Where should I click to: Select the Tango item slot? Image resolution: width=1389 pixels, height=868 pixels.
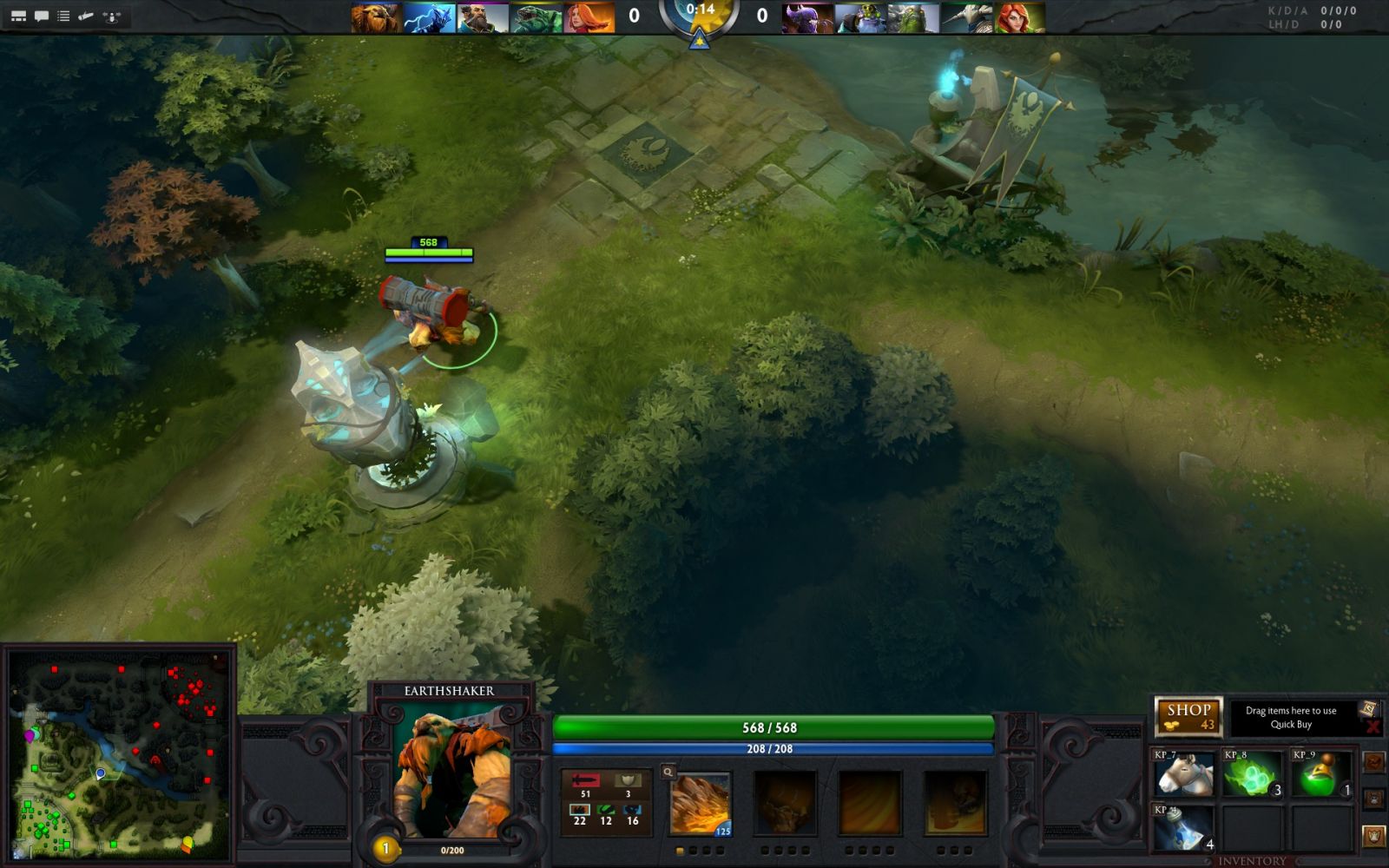click(1253, 773)
